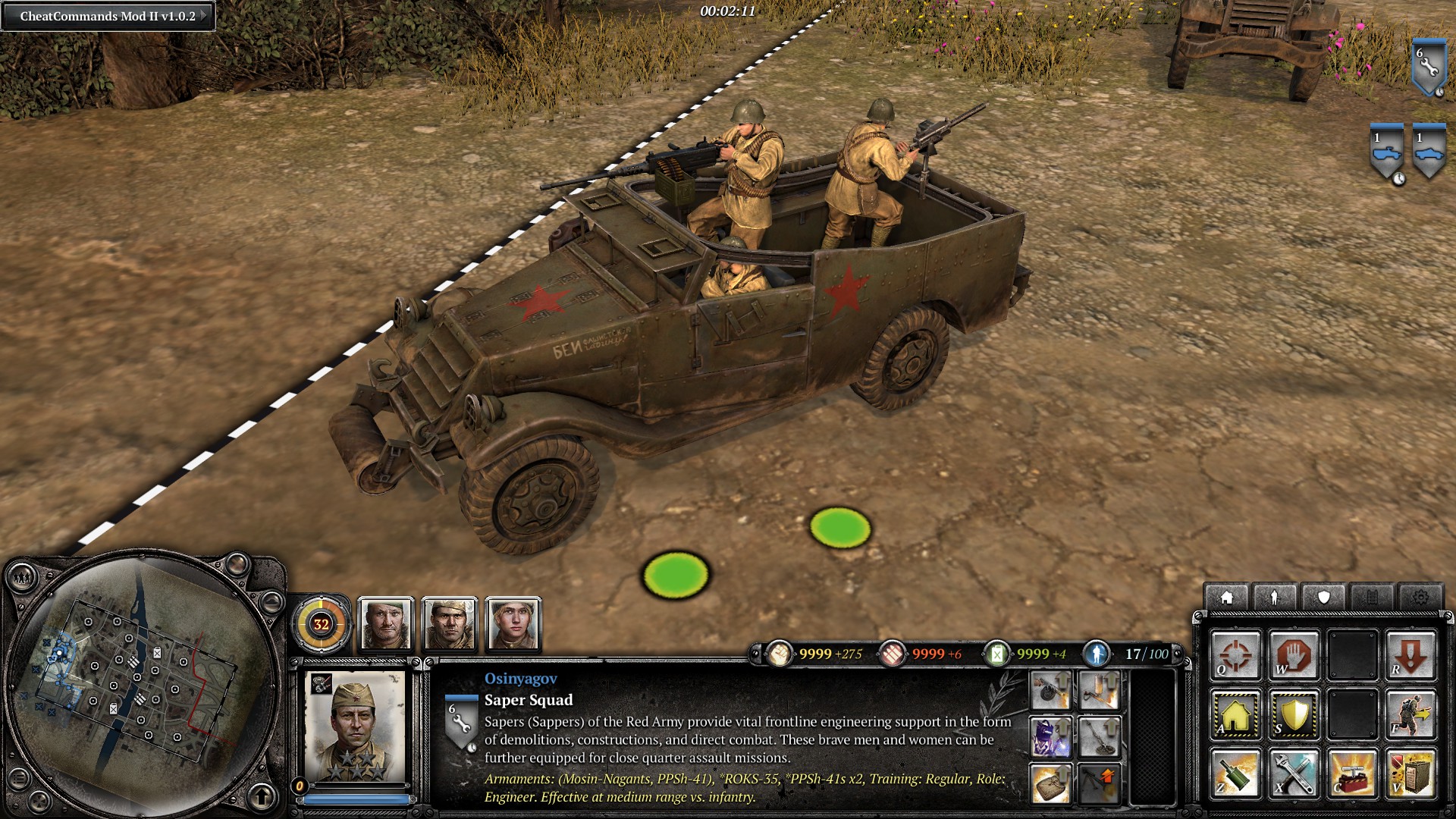Throw the green anti-tank grenade
1456x819 pixels.
click(1235, 773)
